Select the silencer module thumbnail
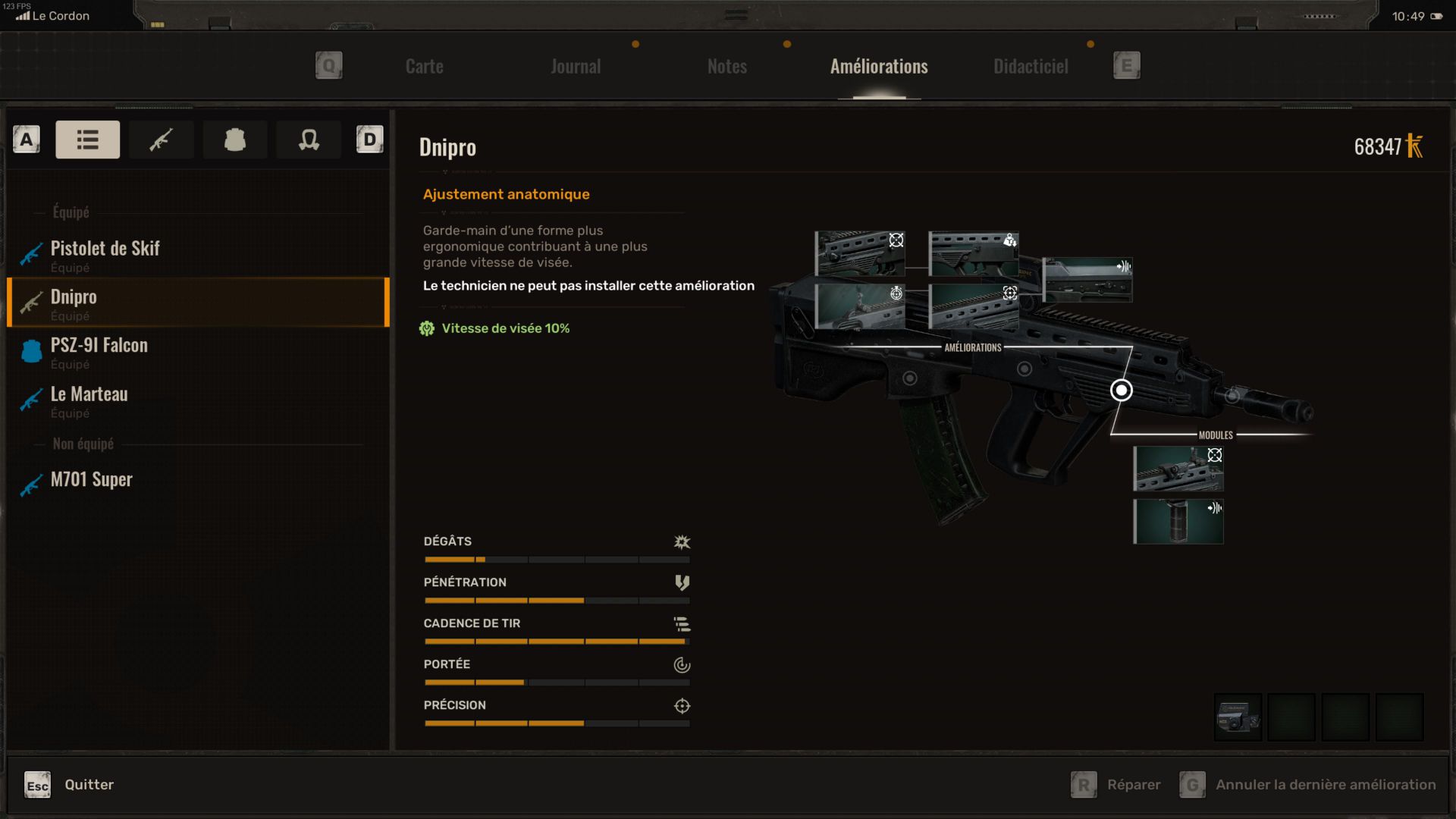 (x=1178, y=521)
